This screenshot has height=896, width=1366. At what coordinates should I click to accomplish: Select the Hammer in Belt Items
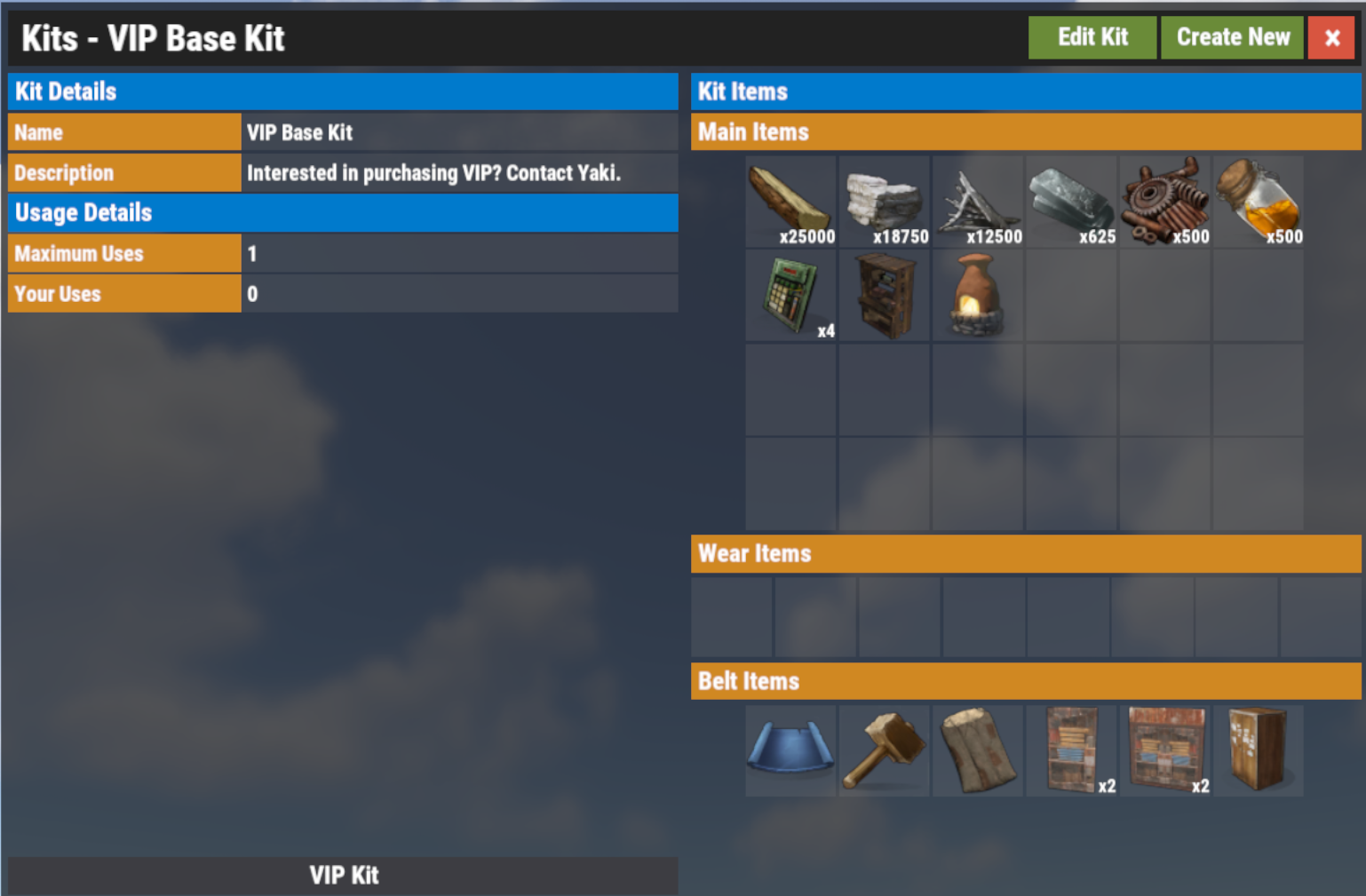(x=884, y=750)
